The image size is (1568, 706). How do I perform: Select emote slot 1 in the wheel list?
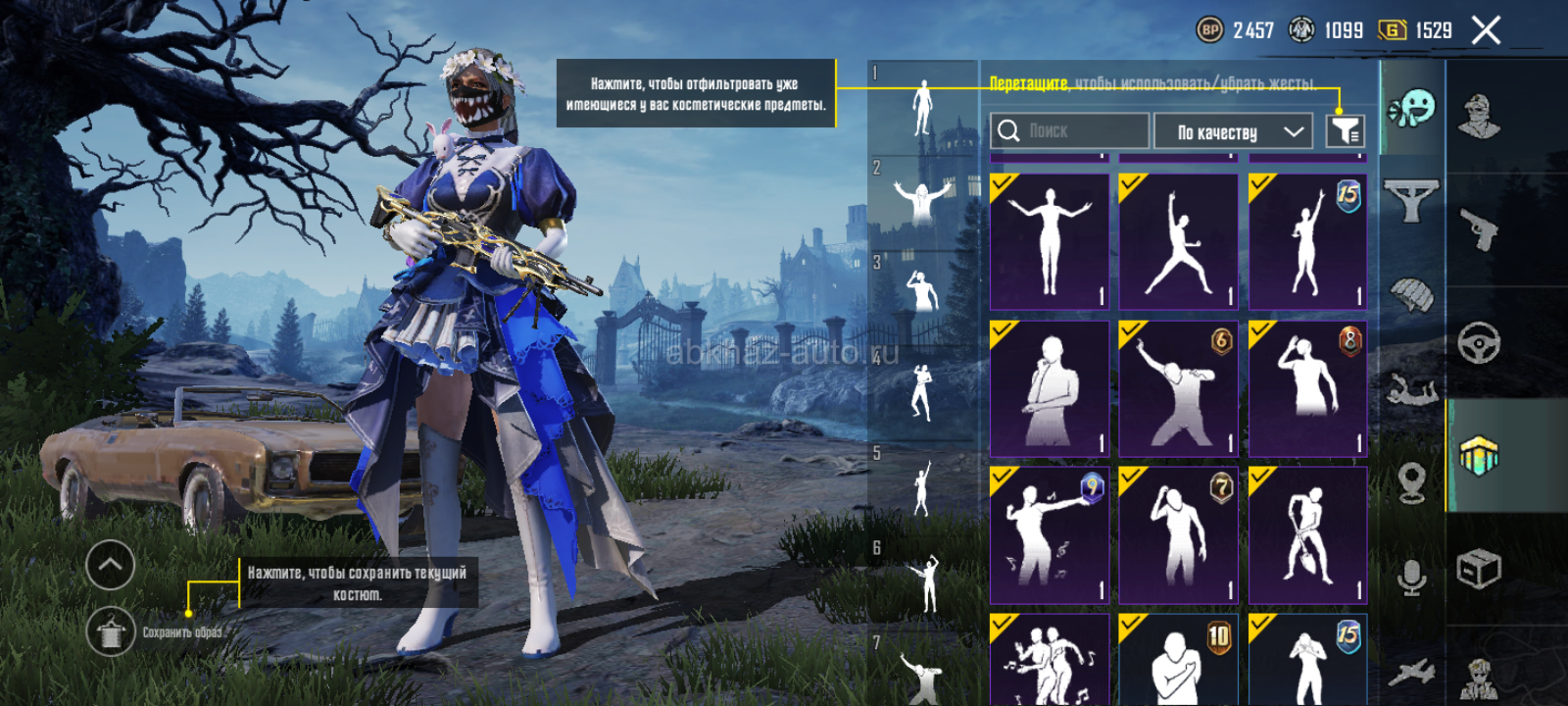(921, 106)
